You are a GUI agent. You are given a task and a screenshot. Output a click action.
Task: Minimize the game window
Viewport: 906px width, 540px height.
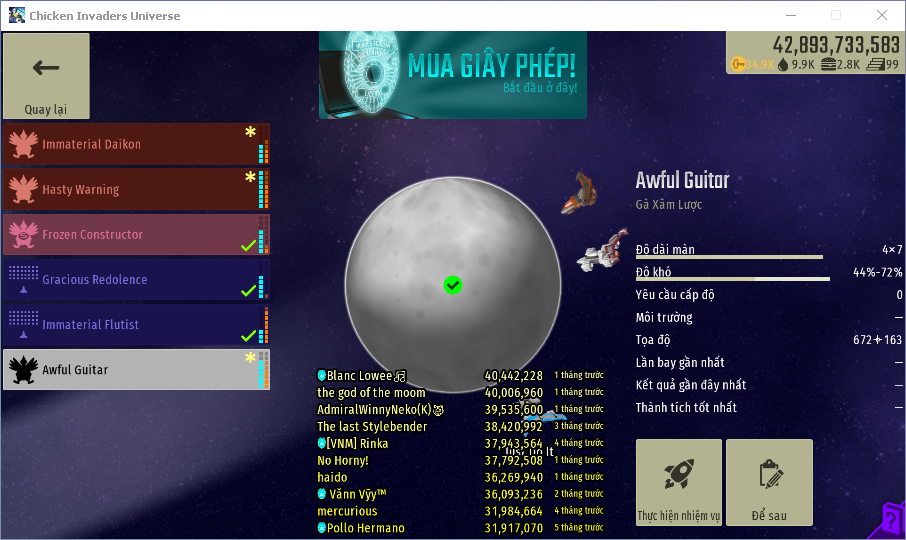790,15
